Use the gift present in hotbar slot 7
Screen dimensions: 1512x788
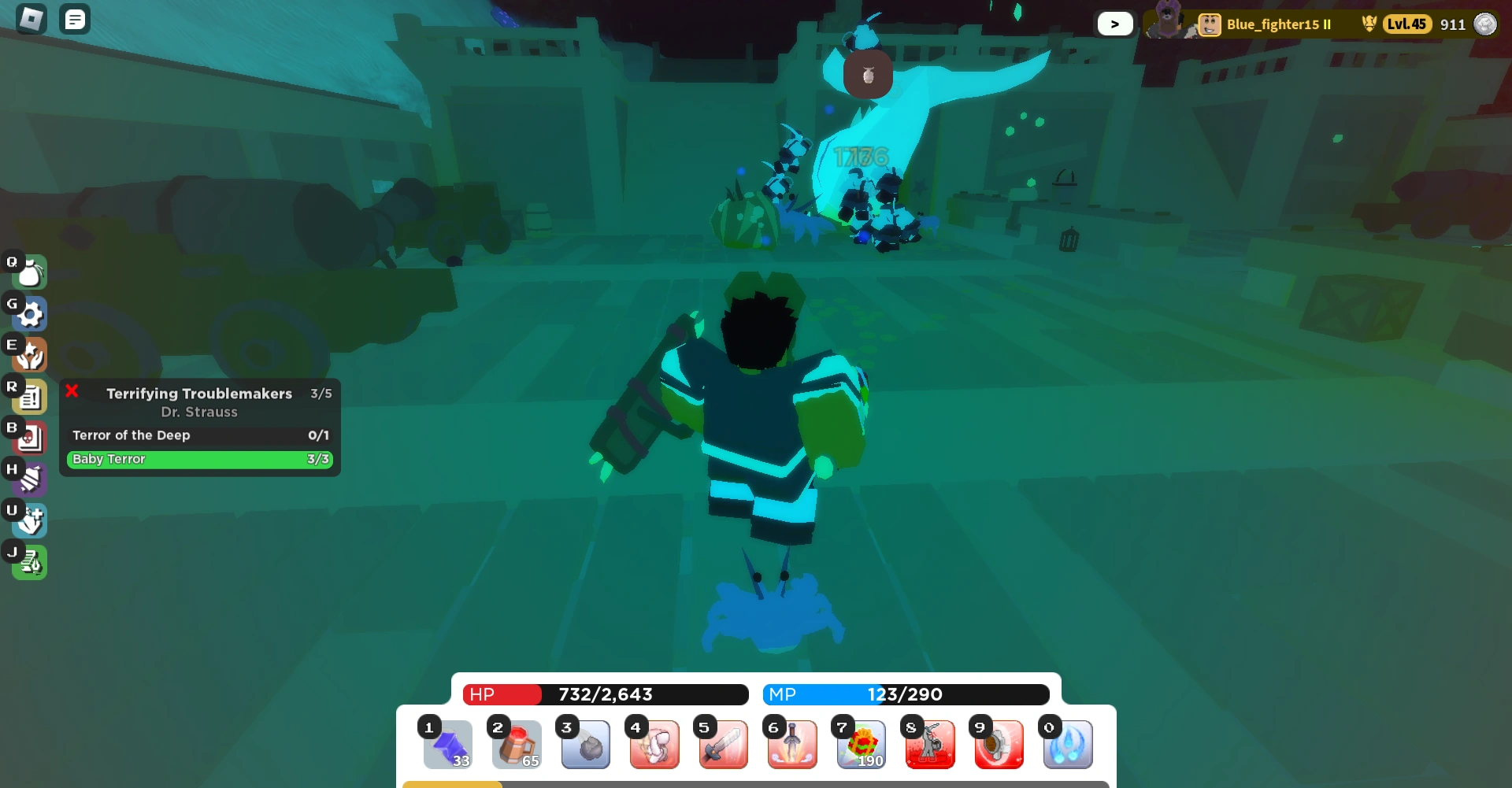[861, 744]
